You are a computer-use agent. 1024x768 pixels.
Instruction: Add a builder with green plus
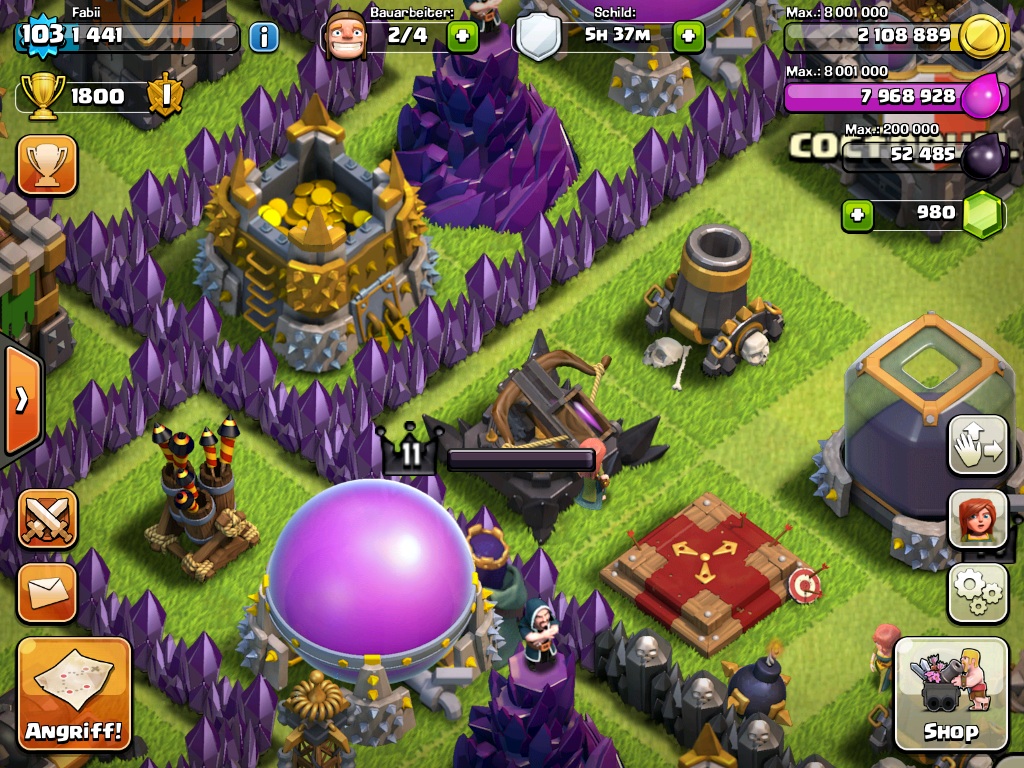tap(462, 37)
